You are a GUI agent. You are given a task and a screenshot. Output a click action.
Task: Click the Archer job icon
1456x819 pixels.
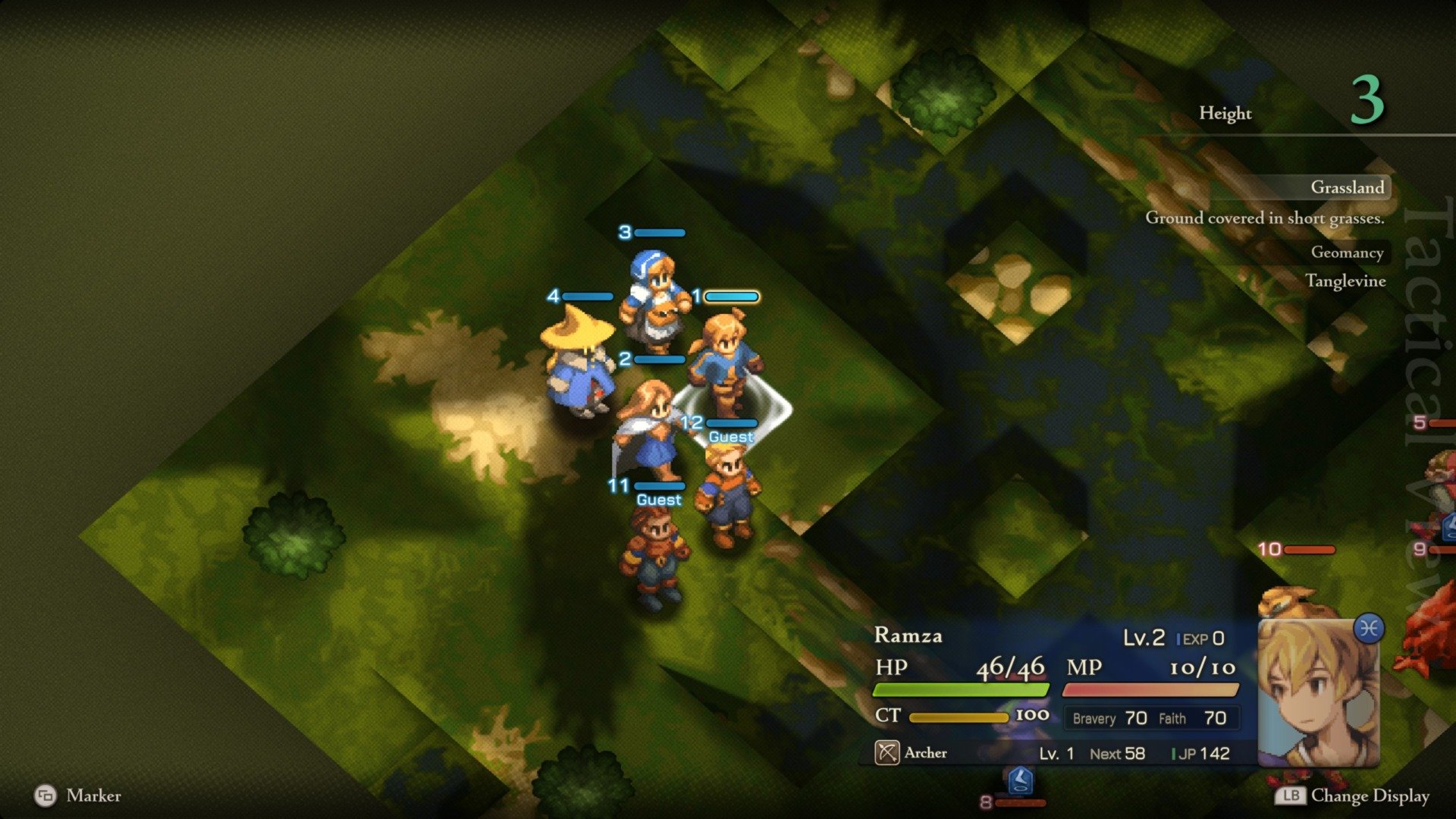[886, 752]
